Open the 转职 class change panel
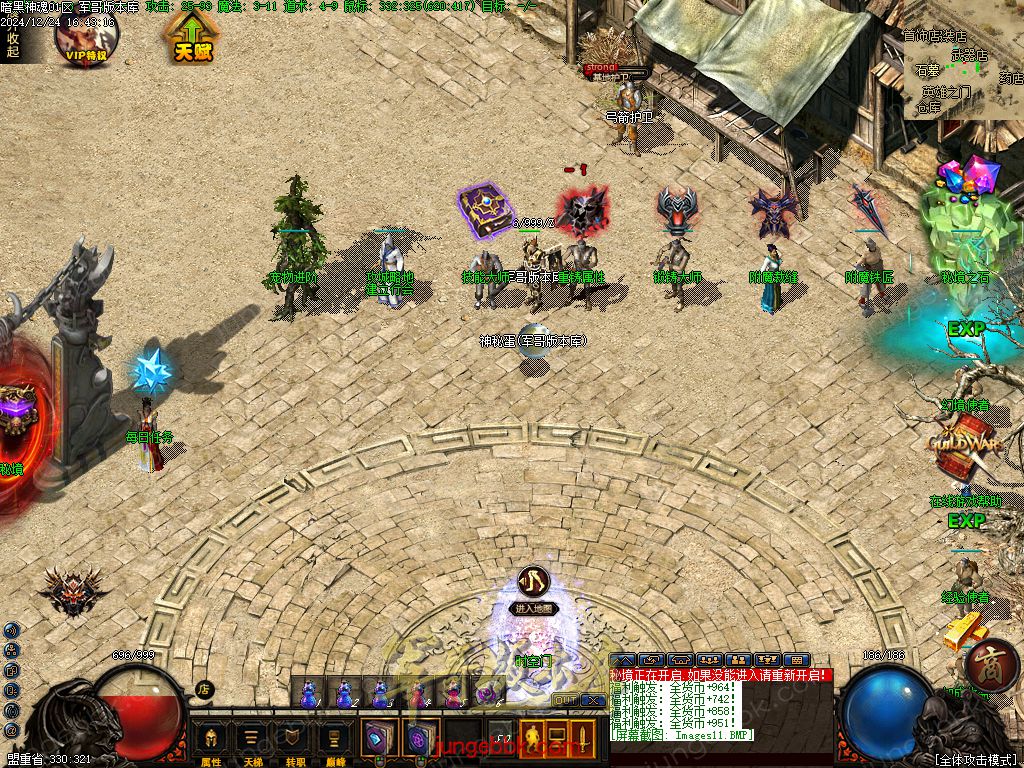Viewport: 1024px width, 768px height. tap(294, 741)
